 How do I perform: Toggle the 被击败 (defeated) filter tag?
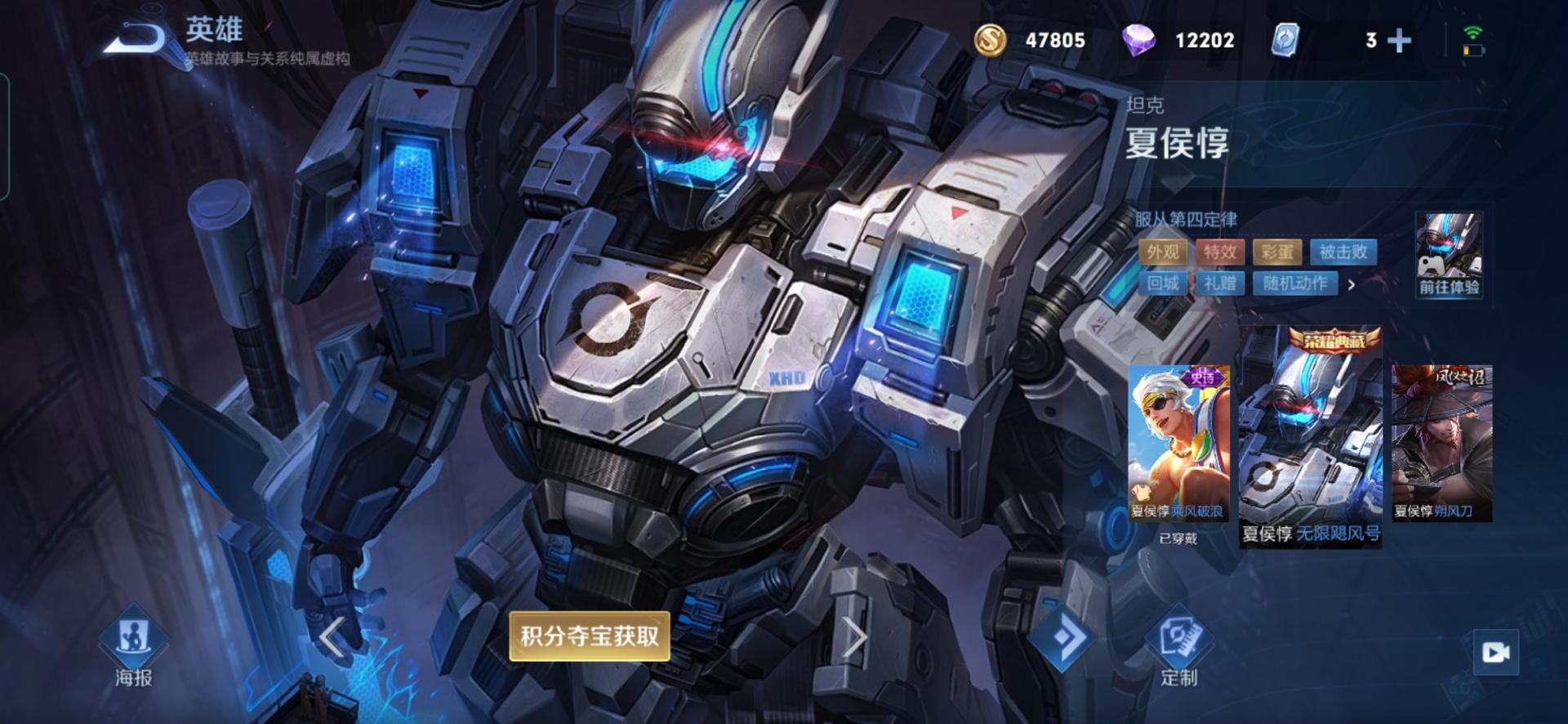tap(1345, 253)
